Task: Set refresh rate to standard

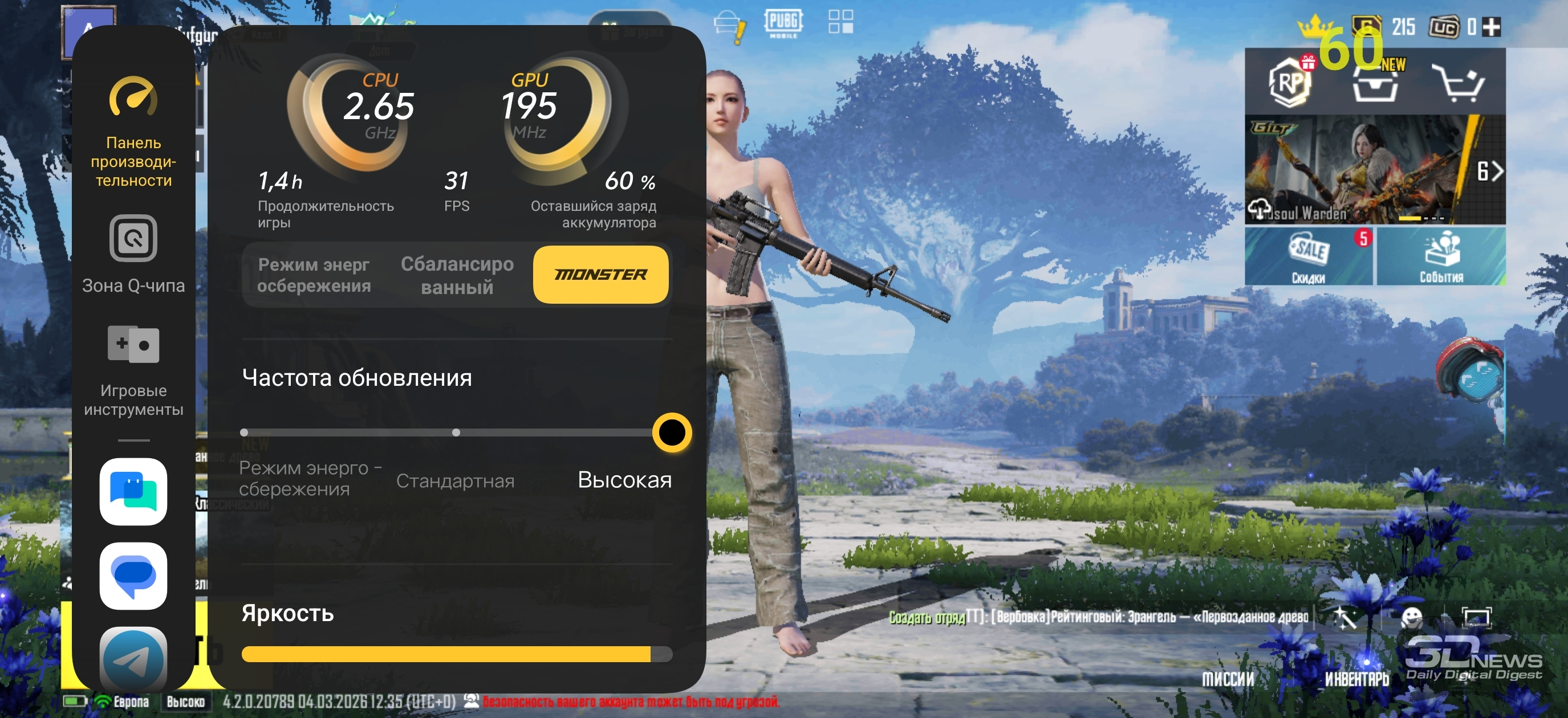Action: [x=456, y=433]
